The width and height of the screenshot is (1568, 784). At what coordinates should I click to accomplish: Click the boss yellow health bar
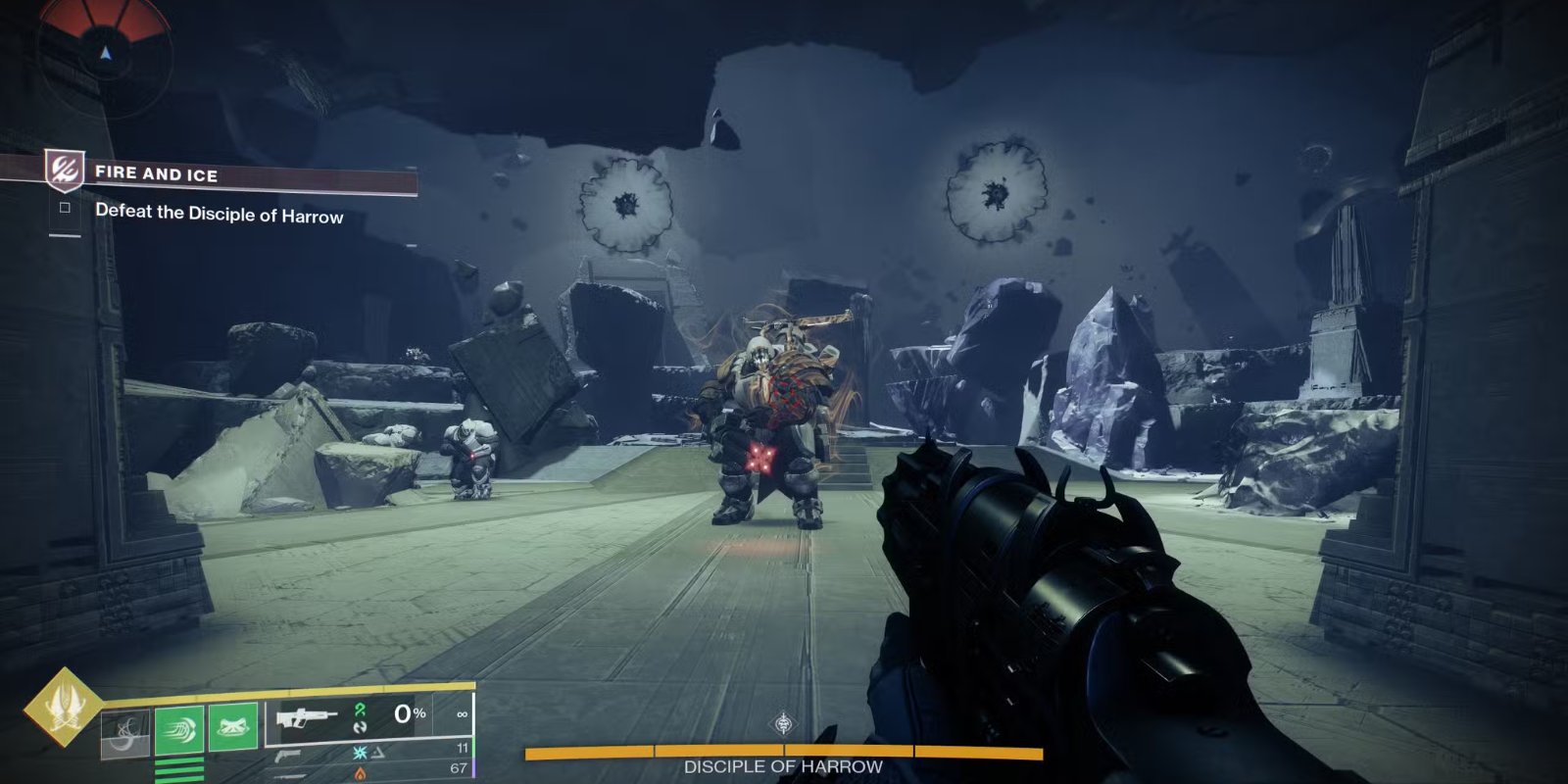784,754
